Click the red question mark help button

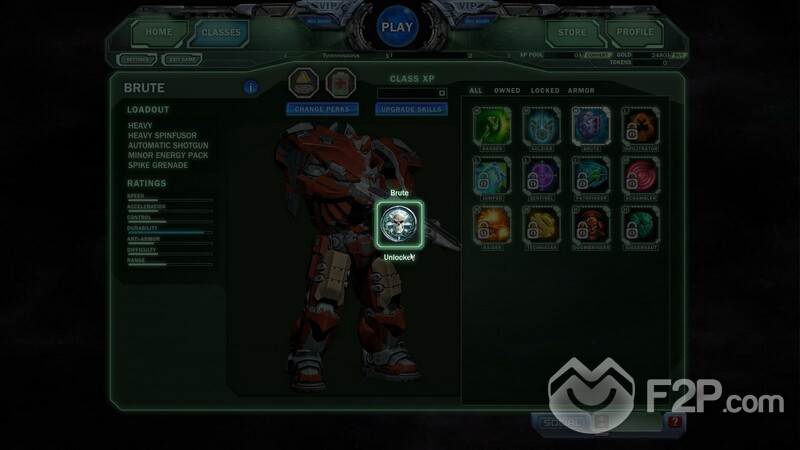pyautogui.click(x=677, y=423)
